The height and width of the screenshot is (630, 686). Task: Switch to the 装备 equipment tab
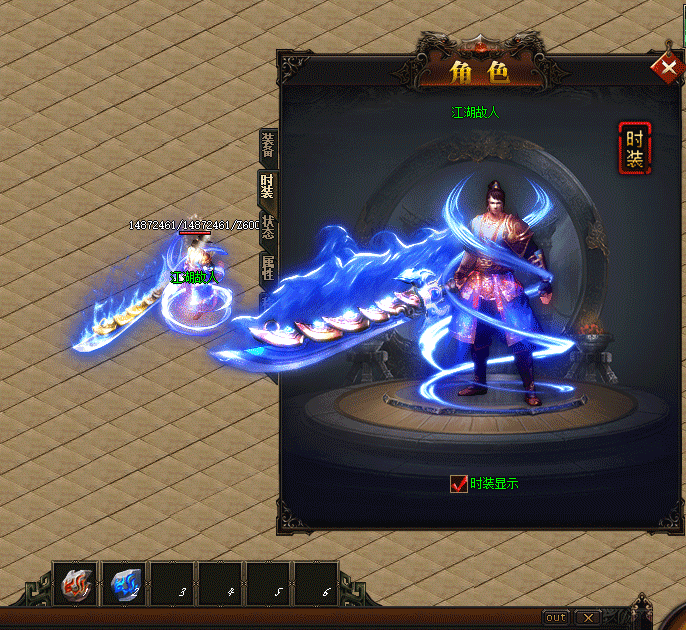[267, 147]
